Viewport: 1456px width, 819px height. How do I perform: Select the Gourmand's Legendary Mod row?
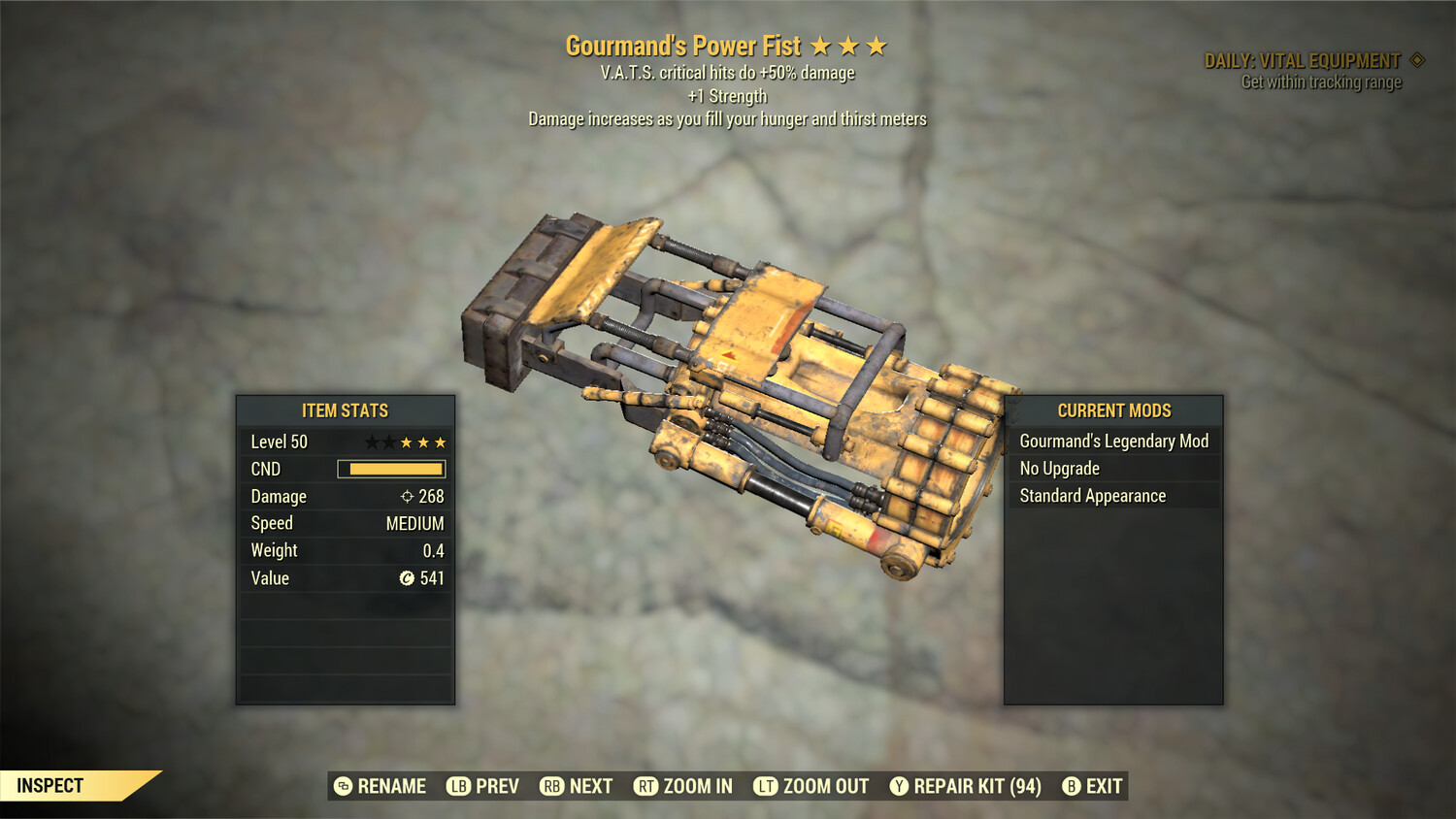pos(1113,442)
